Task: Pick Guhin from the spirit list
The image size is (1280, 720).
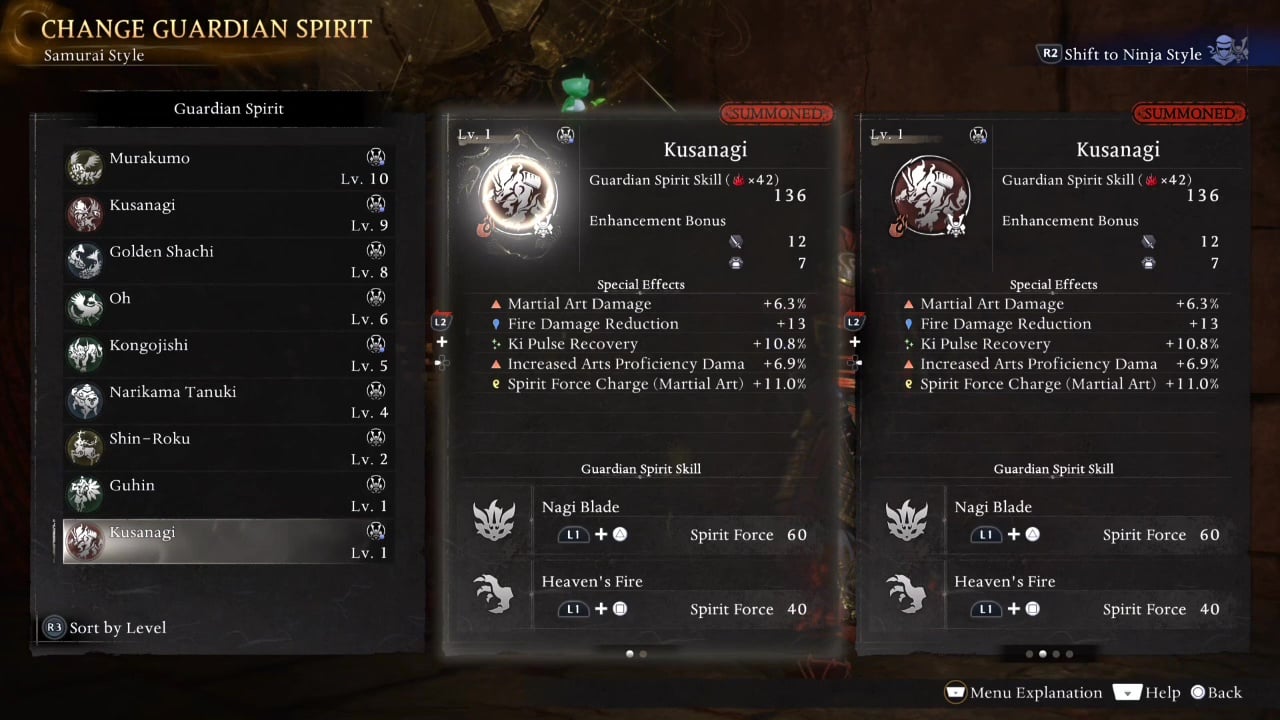Action: (227, 495)
